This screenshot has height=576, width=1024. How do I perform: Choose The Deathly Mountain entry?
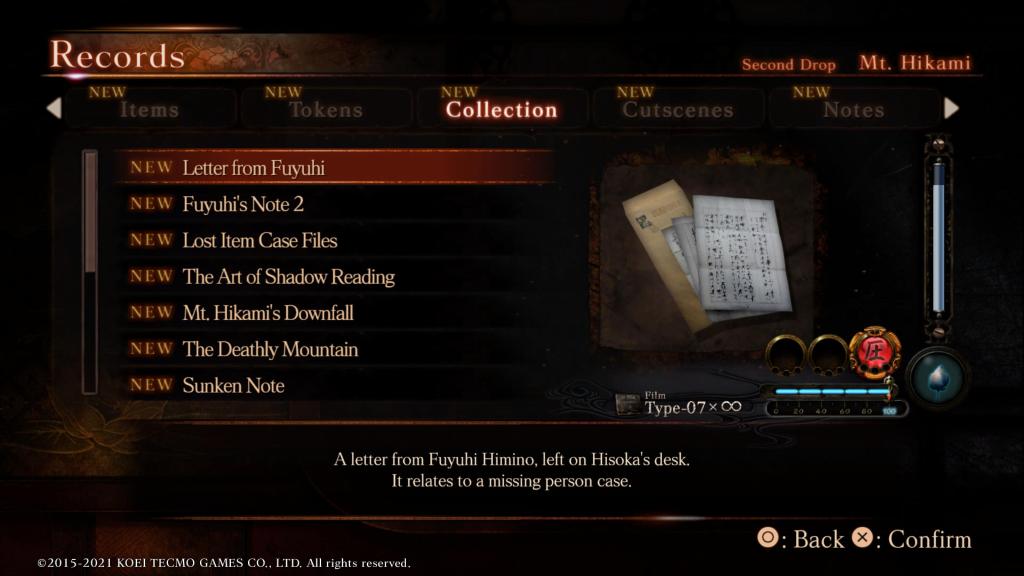pos(270,349)
